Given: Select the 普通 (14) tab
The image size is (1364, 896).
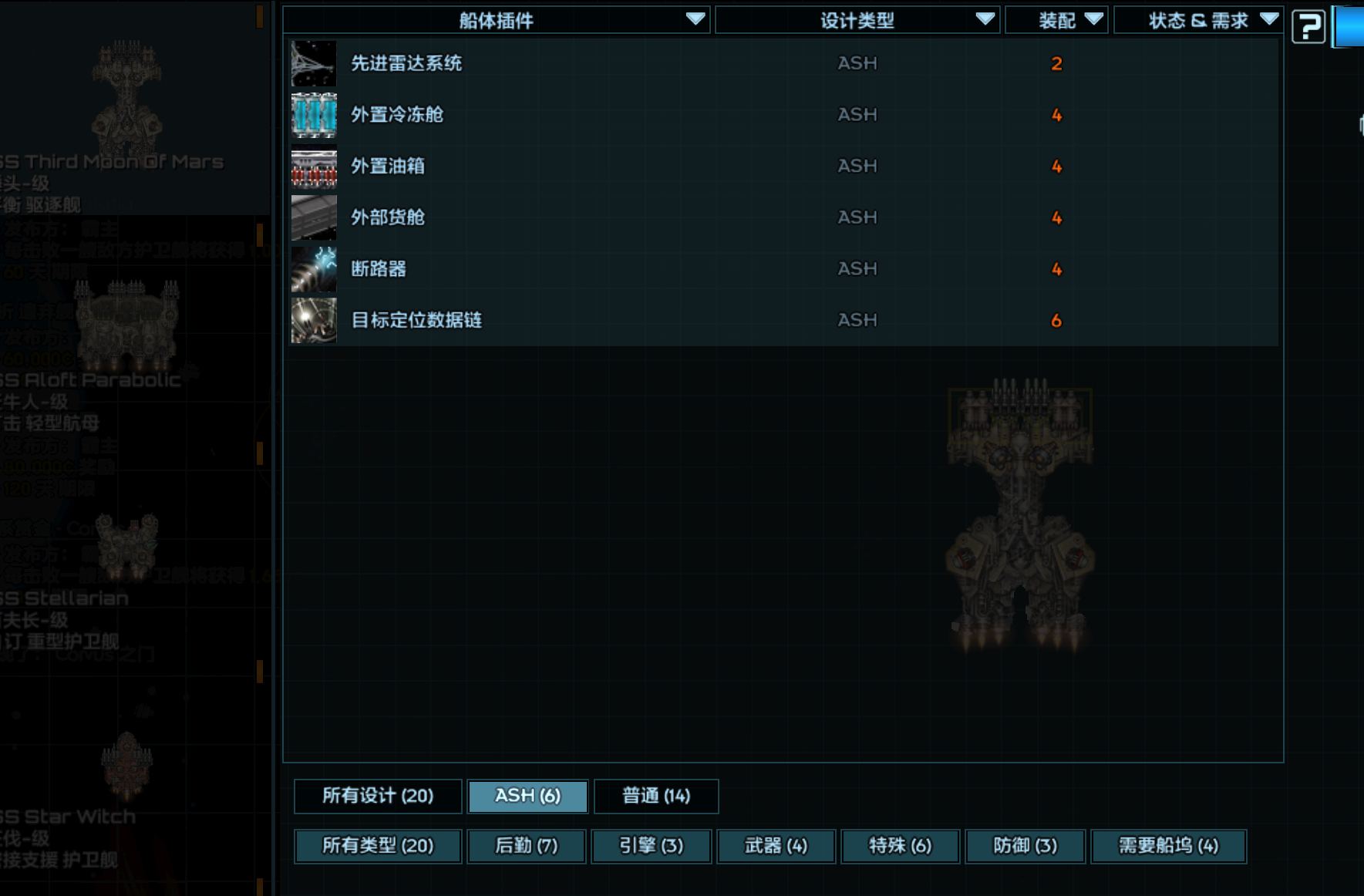Looking at the screenshot, I should 656,796.
